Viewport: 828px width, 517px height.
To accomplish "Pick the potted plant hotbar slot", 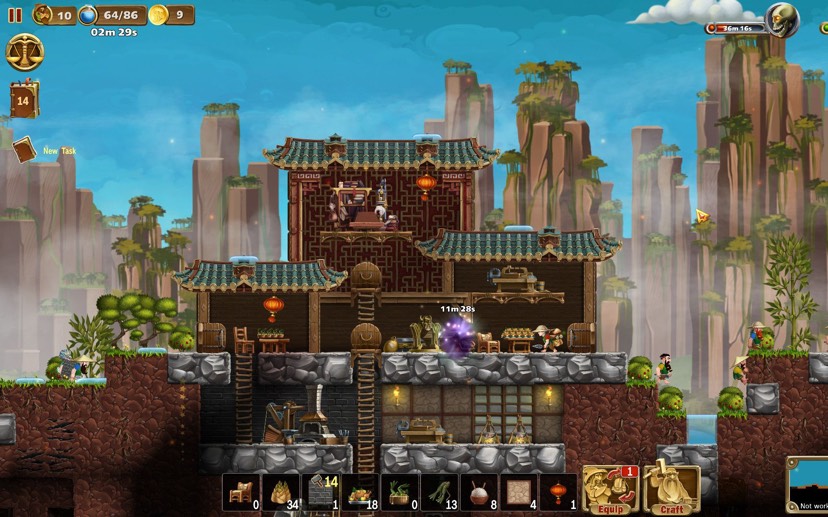I will 400,492.
